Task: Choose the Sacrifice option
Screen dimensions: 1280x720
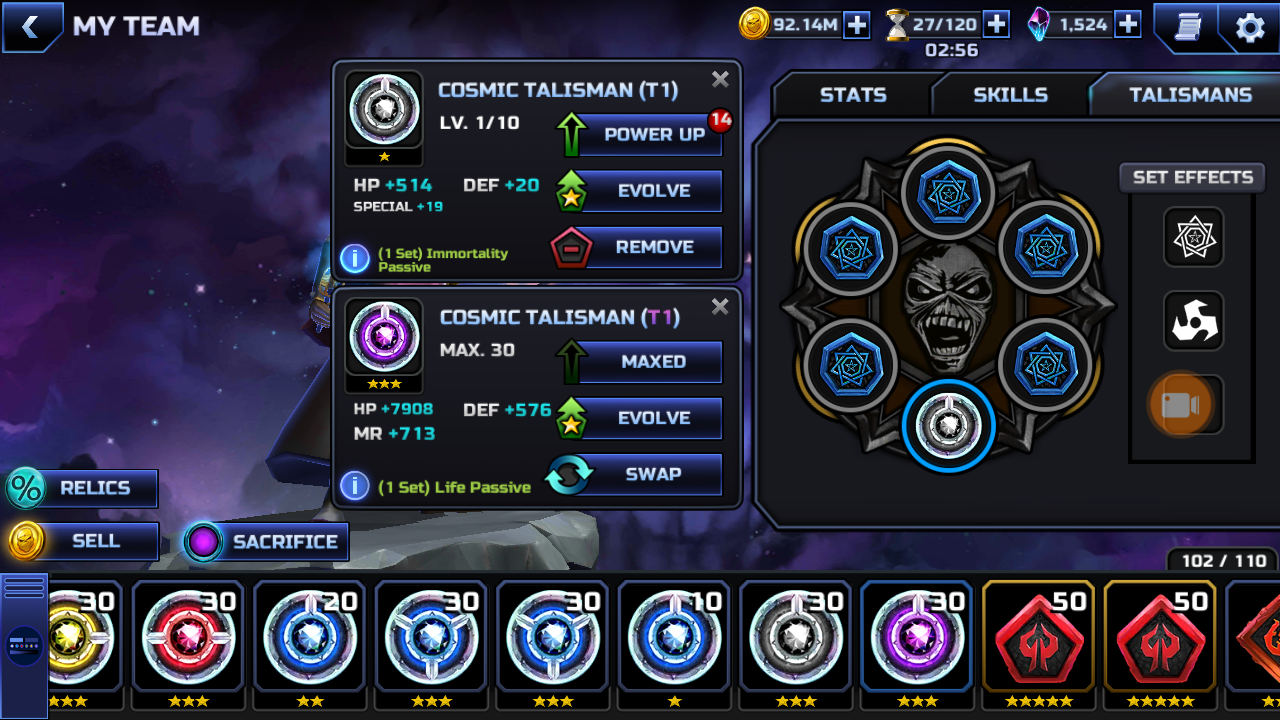Action: (x=267, y=542)
